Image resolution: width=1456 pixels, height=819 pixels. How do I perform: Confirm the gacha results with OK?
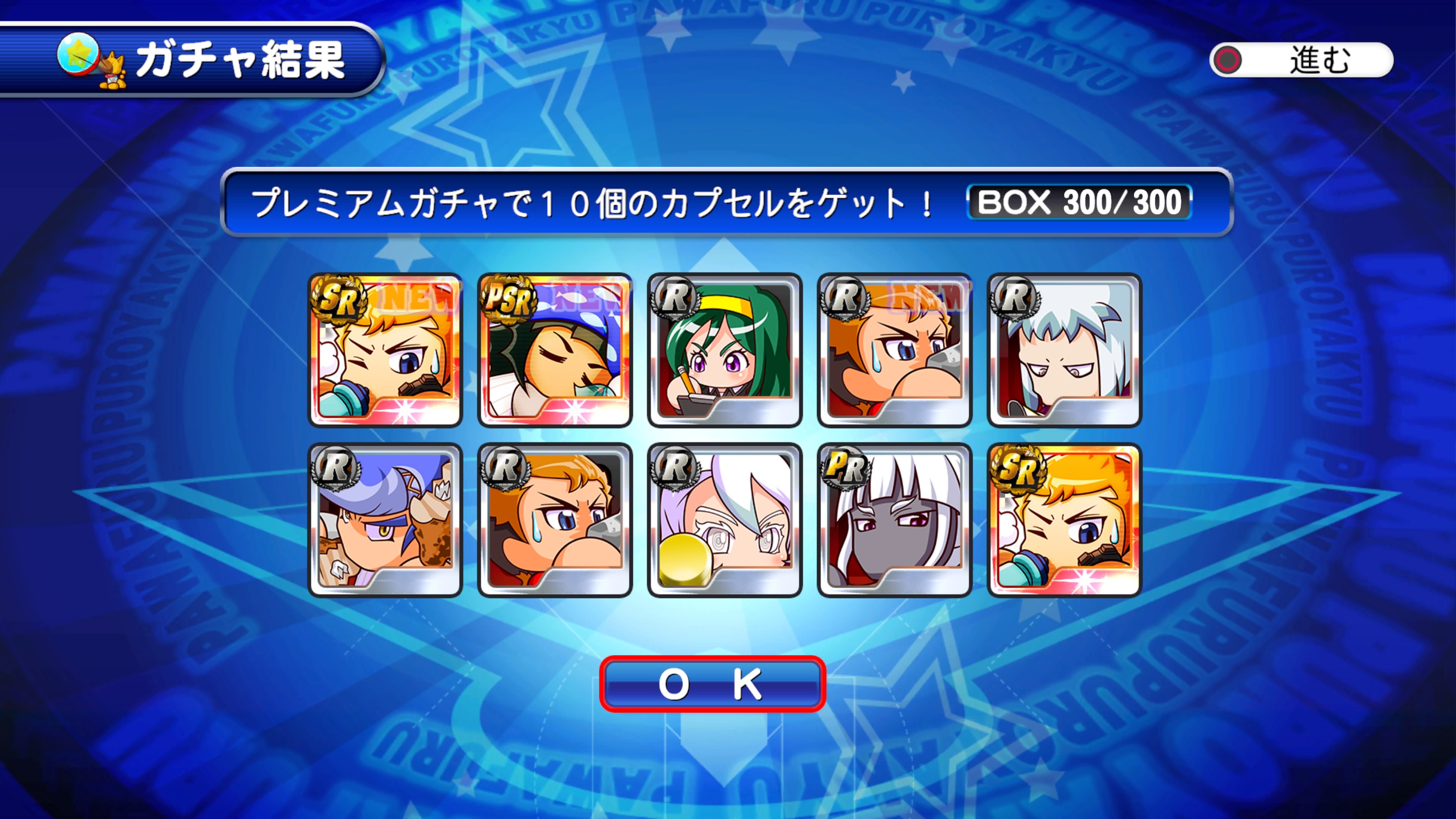pyautogui.click(x=712, y=684)
